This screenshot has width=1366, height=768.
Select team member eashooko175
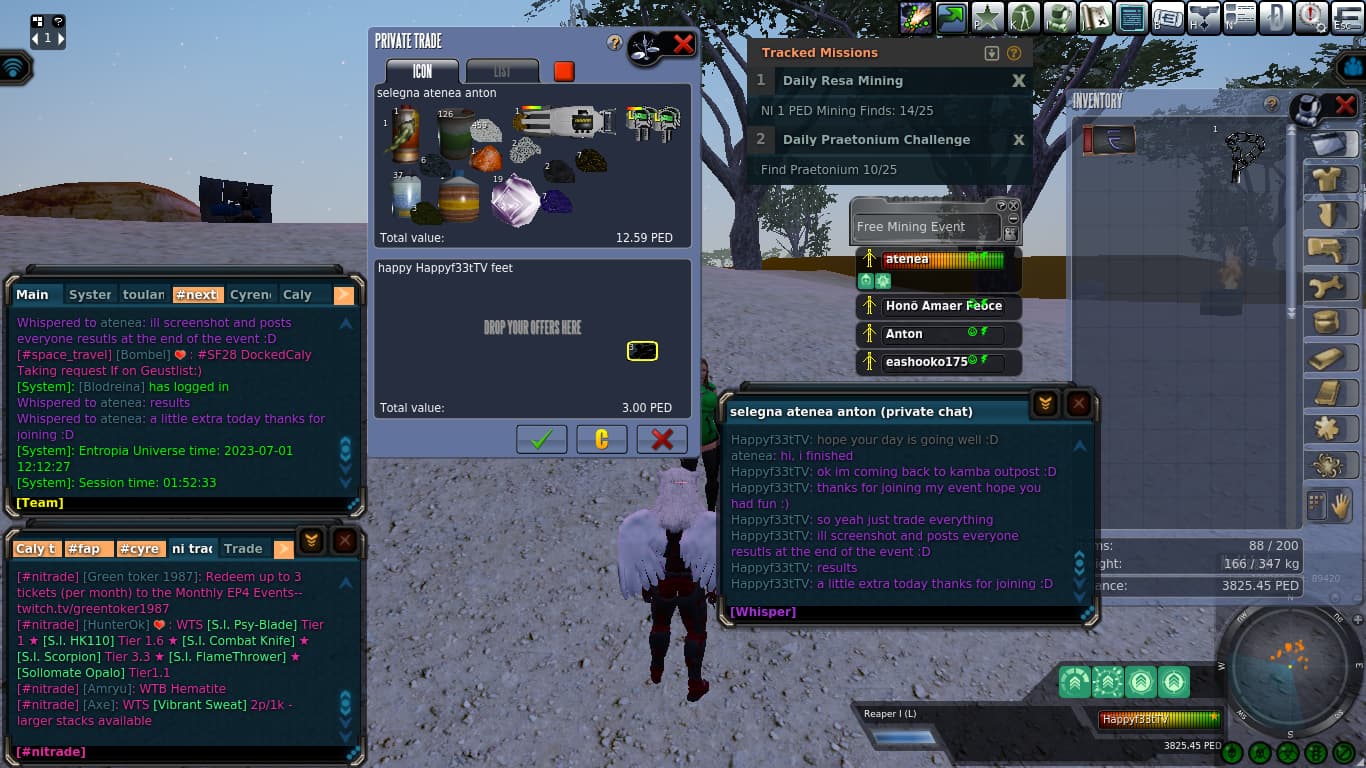point(938,362)
